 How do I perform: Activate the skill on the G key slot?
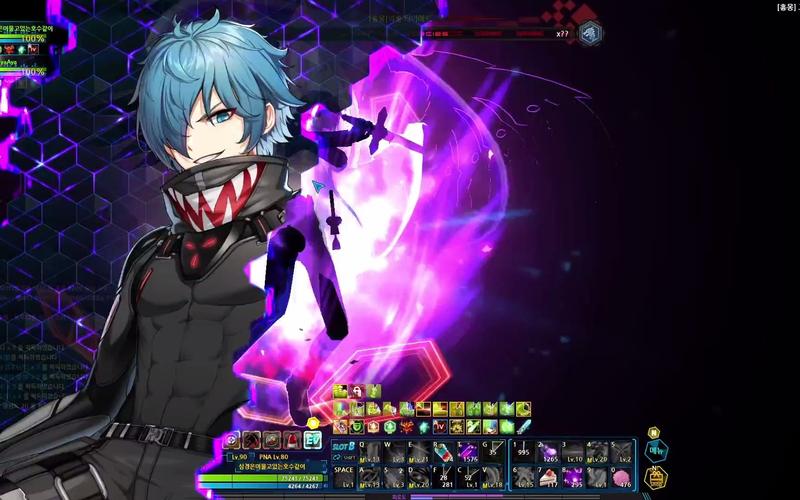(494, 451)
